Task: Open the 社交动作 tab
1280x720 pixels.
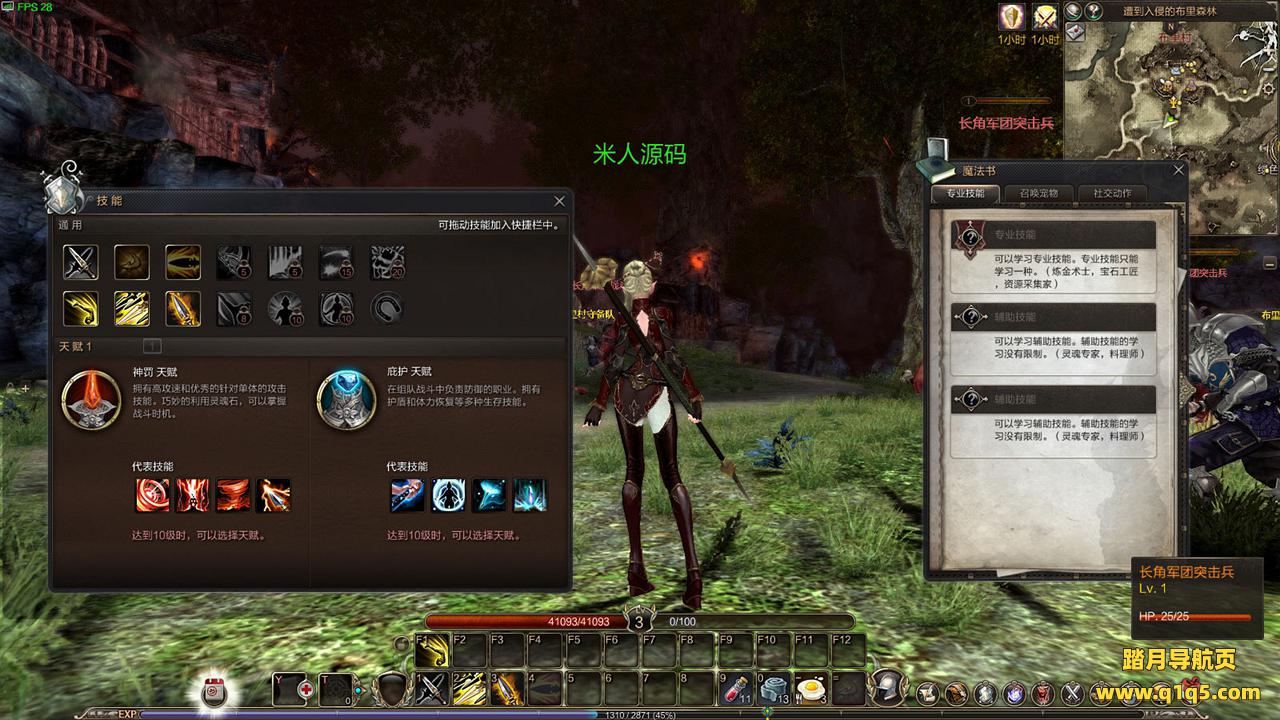Action: [x=1112, y=193]
